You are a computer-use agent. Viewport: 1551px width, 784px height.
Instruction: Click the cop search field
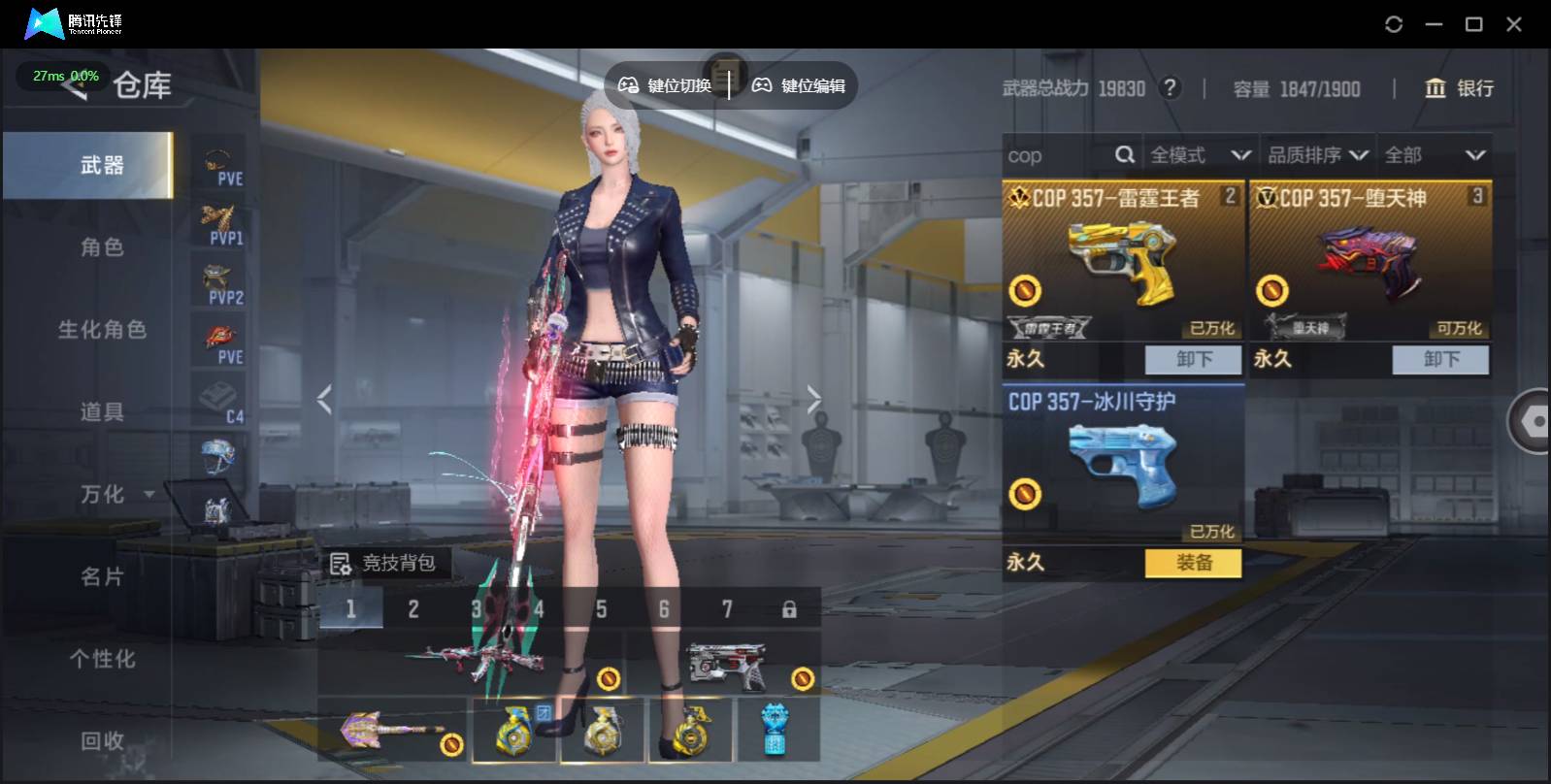[x=1058, y=155]
